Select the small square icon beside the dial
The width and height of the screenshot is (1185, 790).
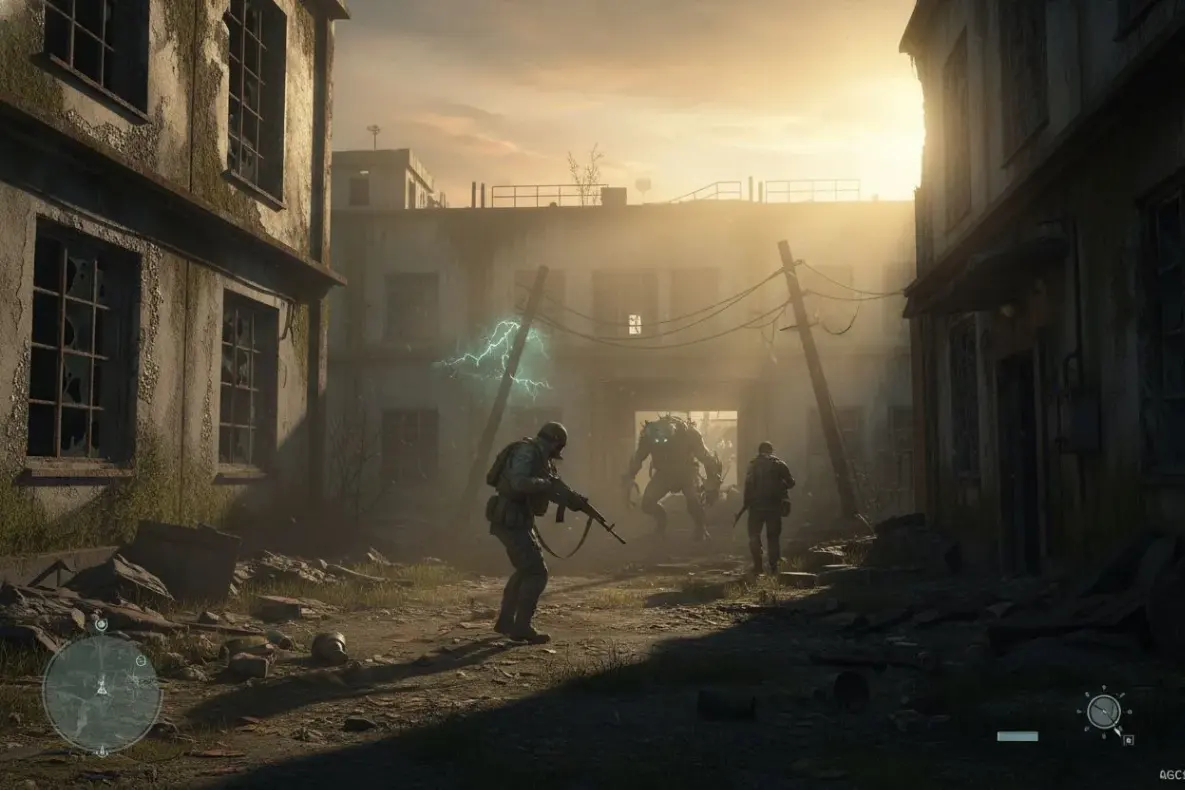pyautogui.click(x=1128, y=740)
